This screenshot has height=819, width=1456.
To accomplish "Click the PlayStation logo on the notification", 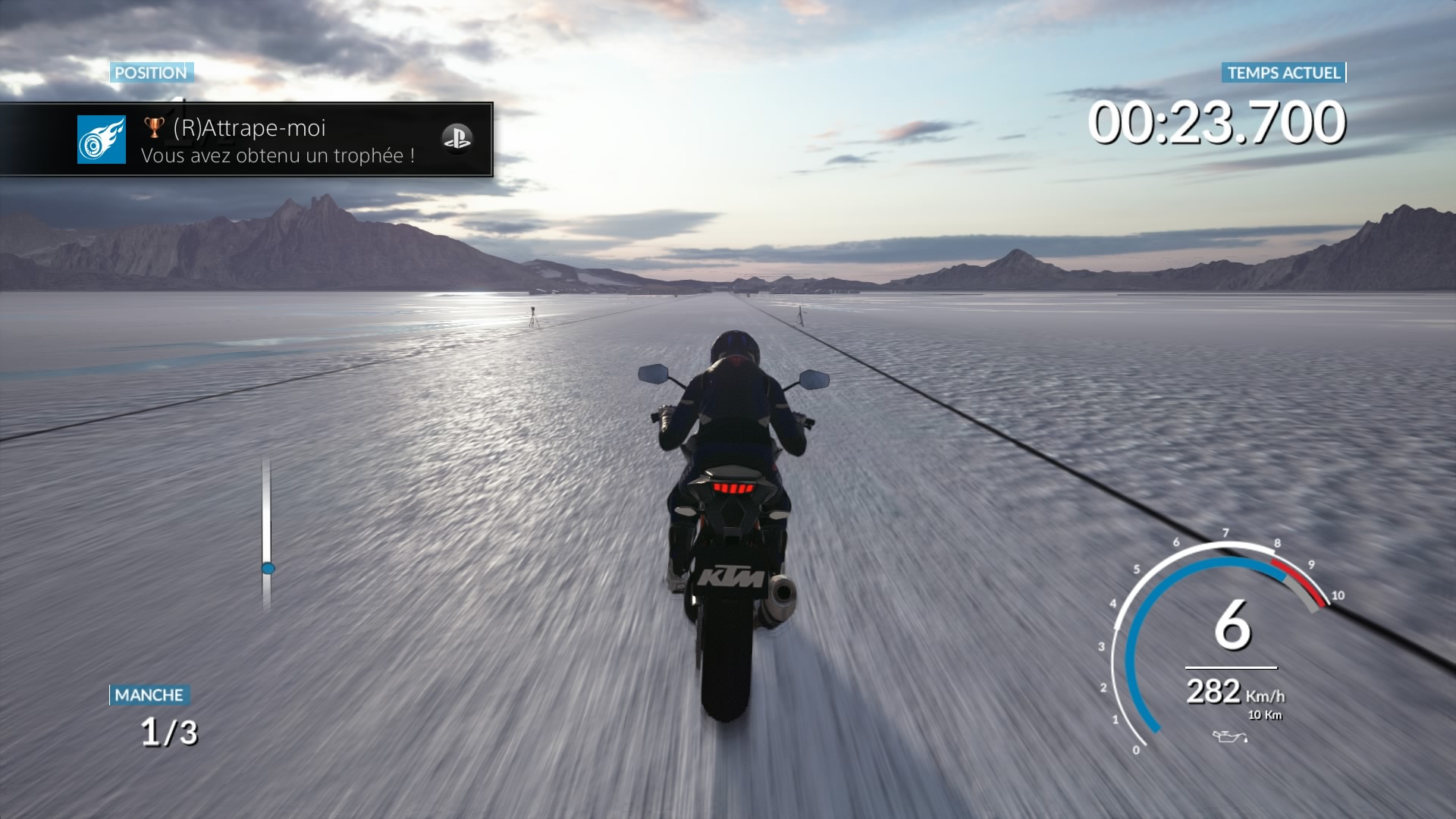I will tap(457, 139).
